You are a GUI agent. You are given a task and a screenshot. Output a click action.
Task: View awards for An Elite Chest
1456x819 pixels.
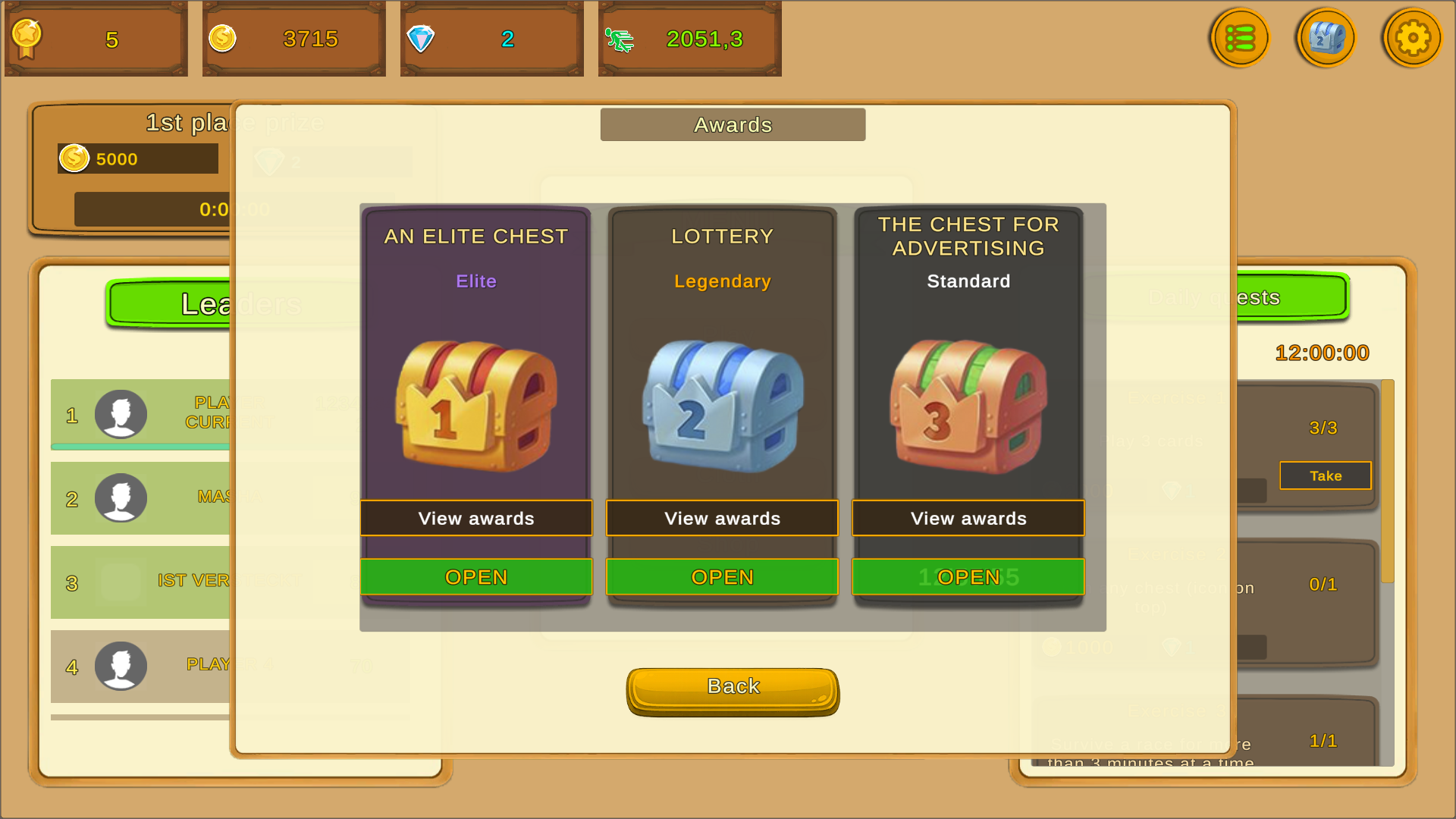475,518
